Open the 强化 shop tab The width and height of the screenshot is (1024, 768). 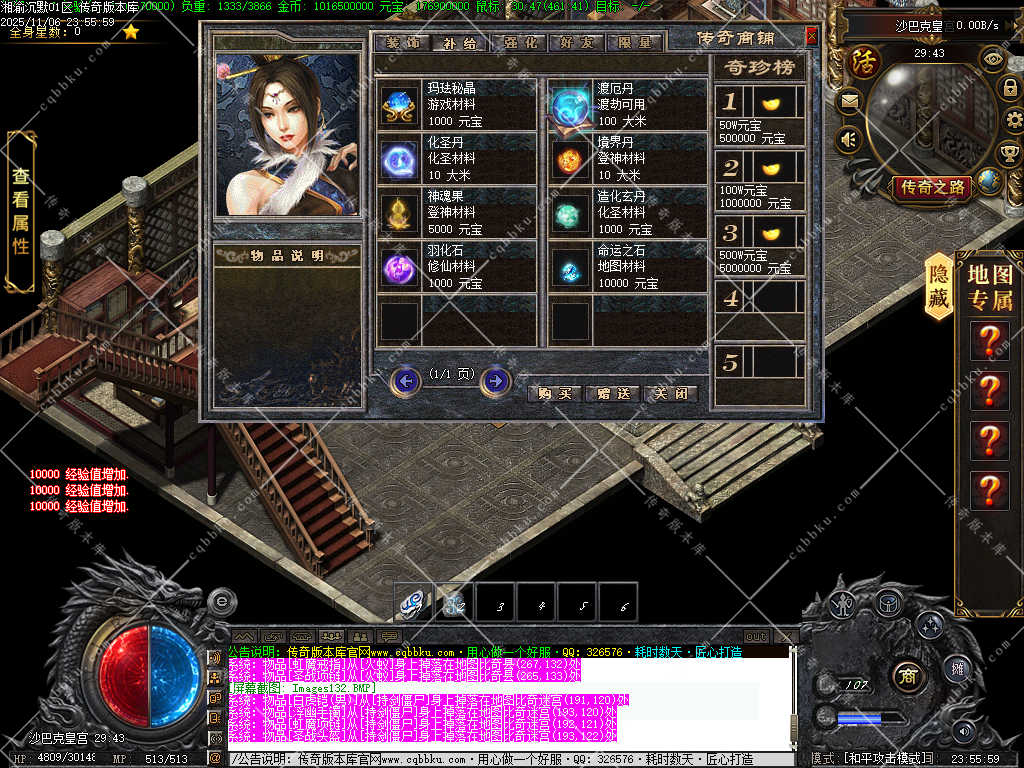pyautogui.click(x=517, y=43)
